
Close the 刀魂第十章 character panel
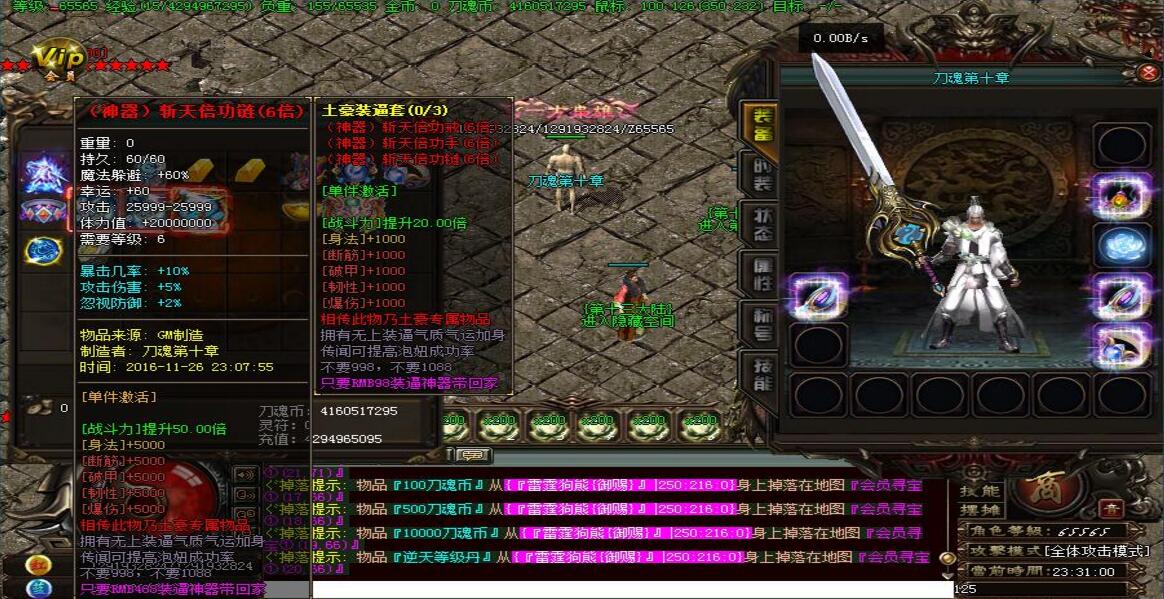(x=1148, y=72)
